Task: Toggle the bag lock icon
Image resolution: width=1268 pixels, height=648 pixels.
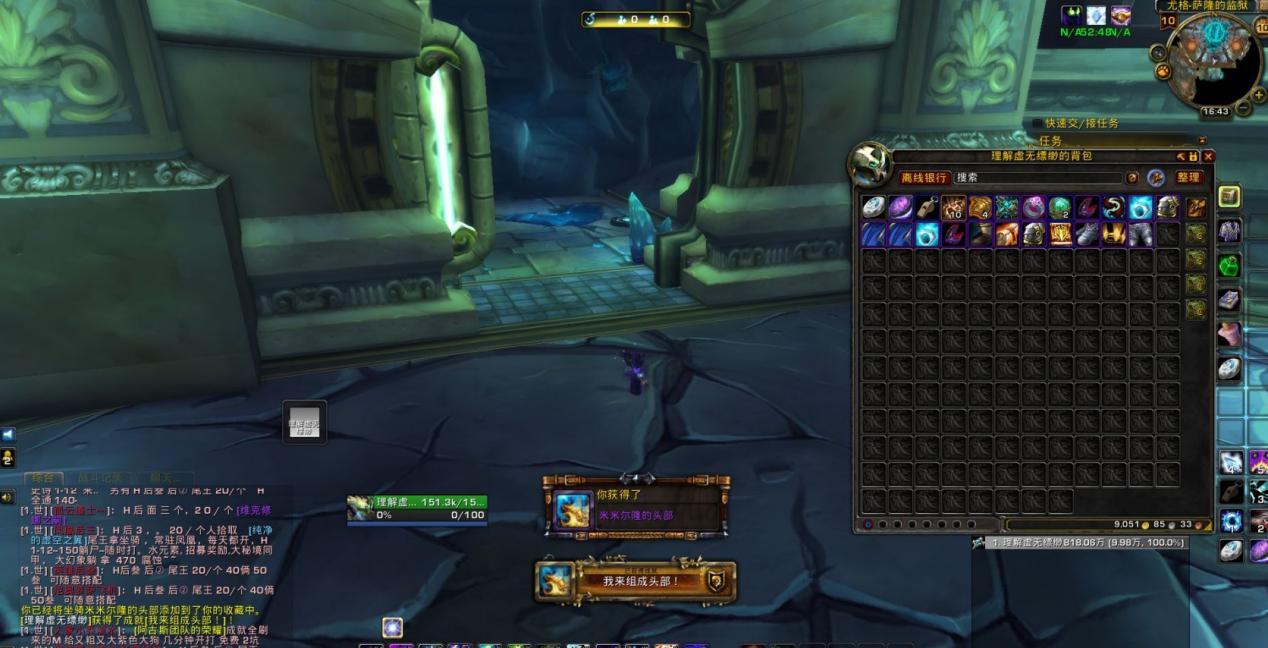Action: [1194, 156]
